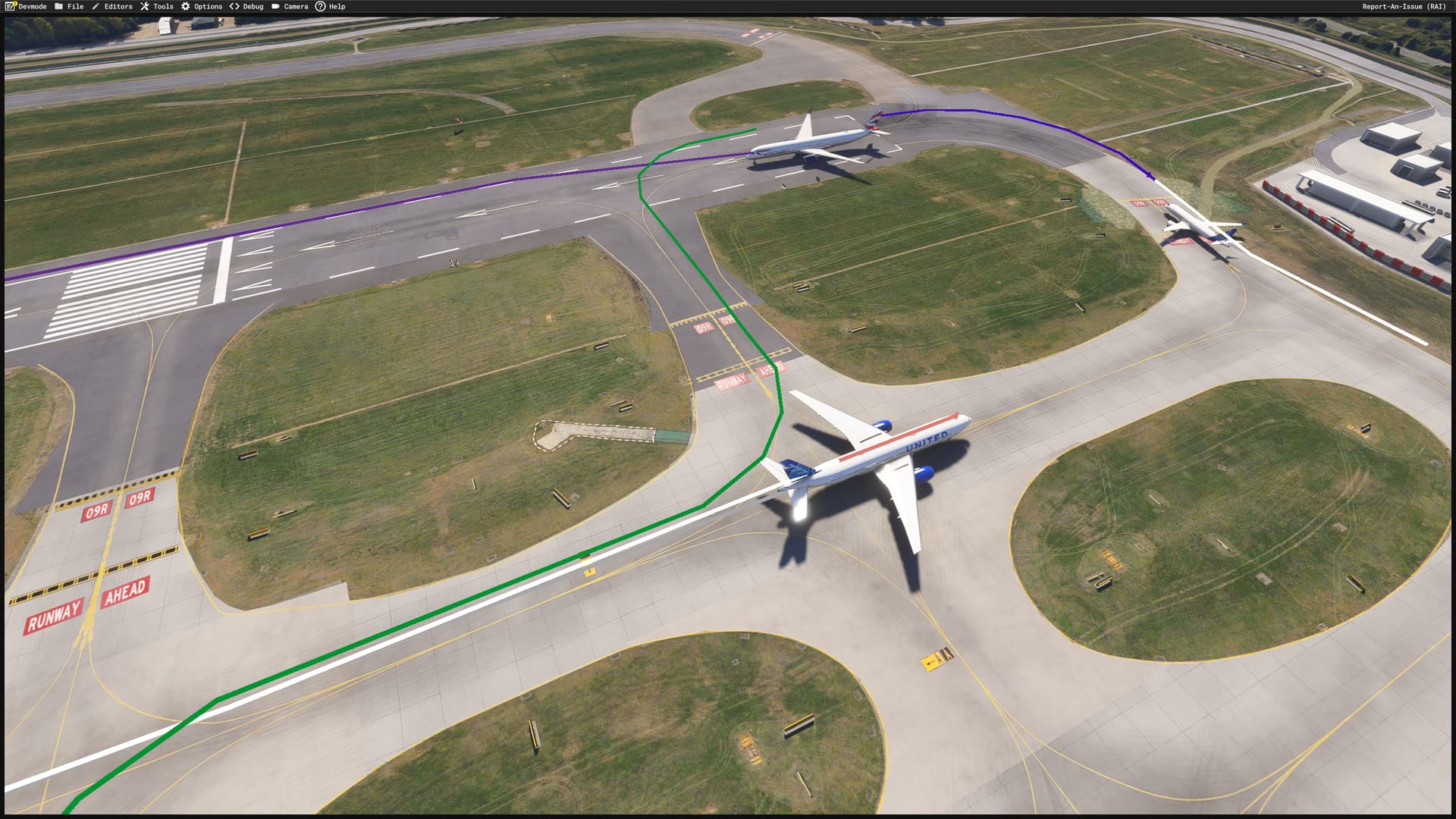Open the Devmode menu

pos(27,7)
